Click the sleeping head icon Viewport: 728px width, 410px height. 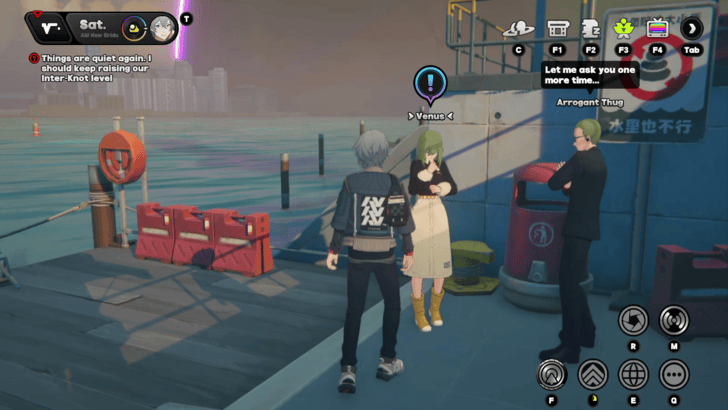[x=591, y=28]
